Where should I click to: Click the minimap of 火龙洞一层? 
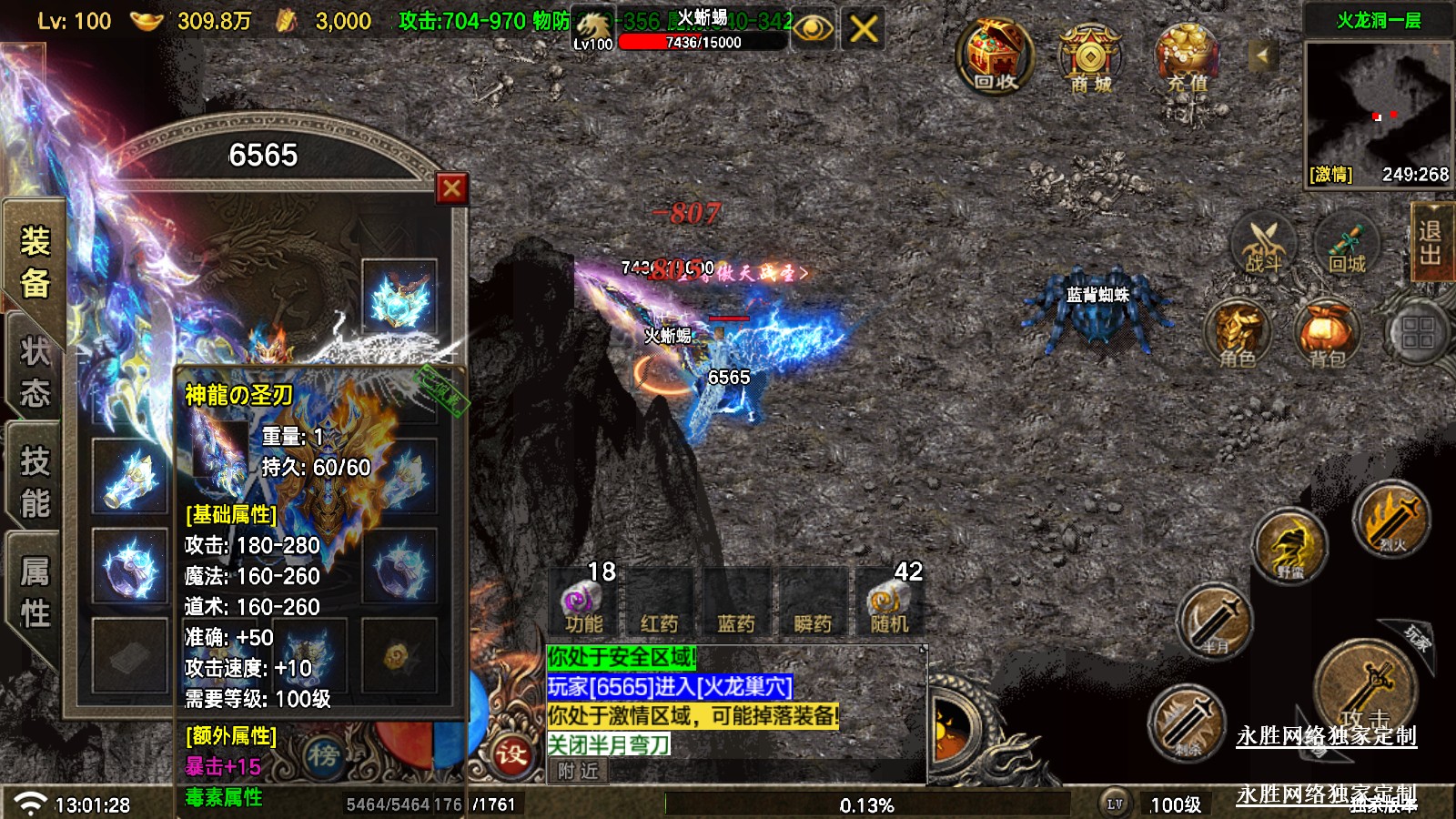coord(1378,102)
